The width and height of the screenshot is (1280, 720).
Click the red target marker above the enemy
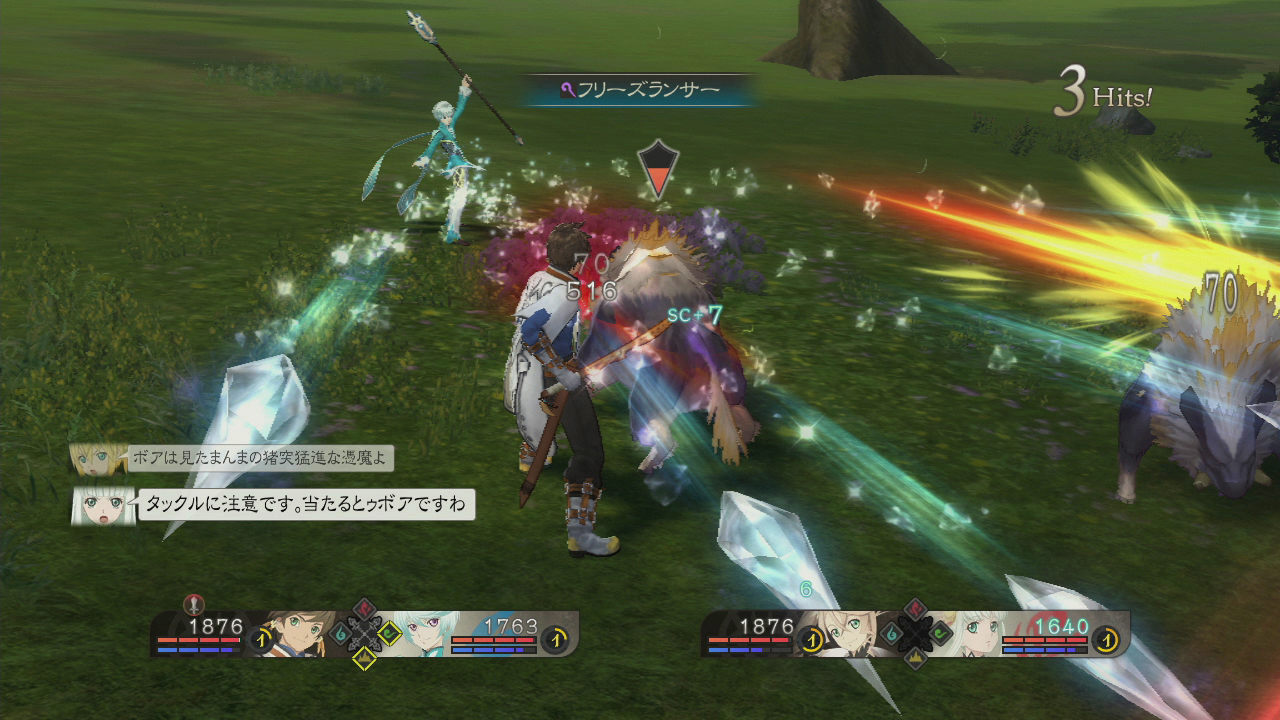(x=658, y=168)
